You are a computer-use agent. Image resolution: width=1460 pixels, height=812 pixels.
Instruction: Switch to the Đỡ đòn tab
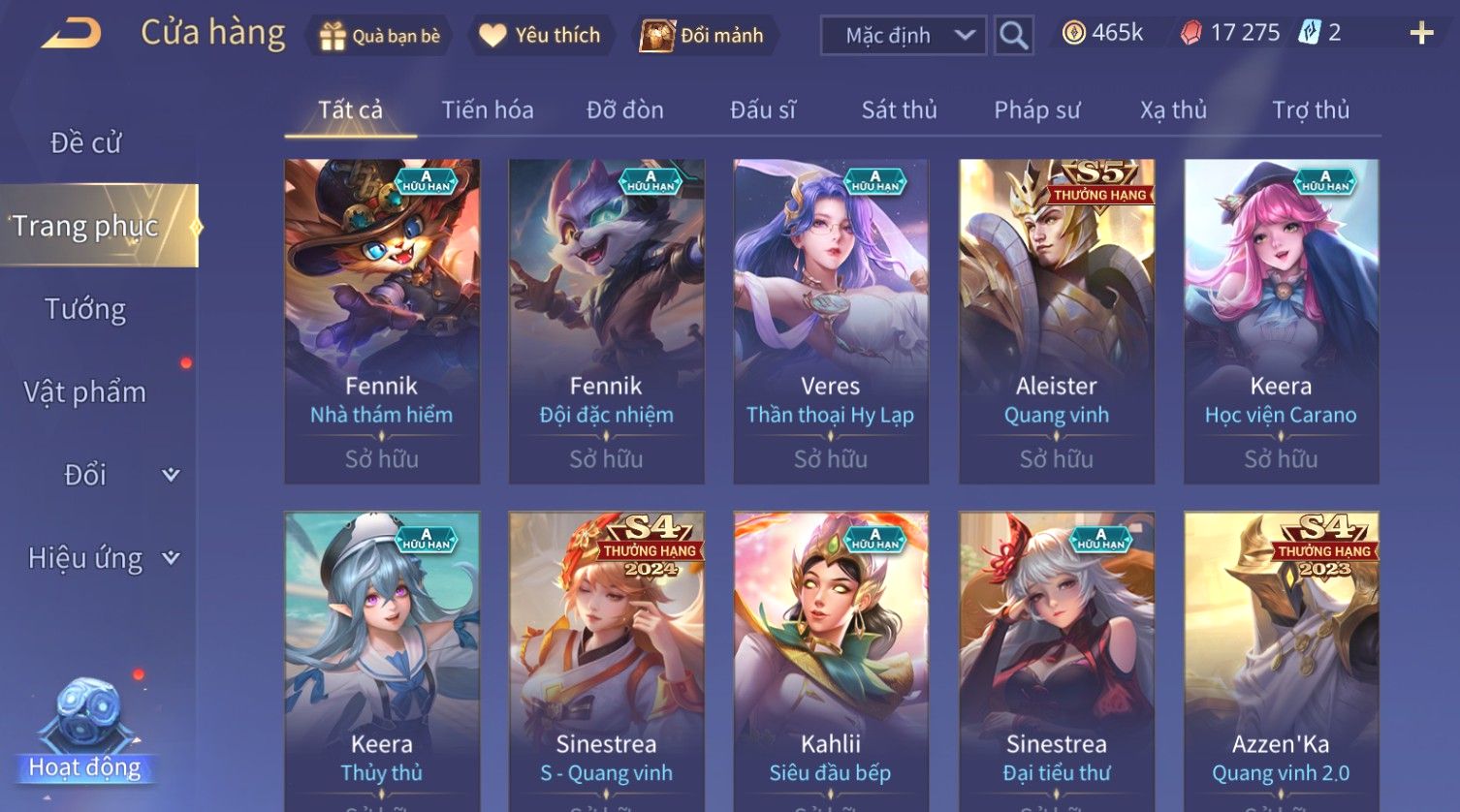click(x=625, y=110)
